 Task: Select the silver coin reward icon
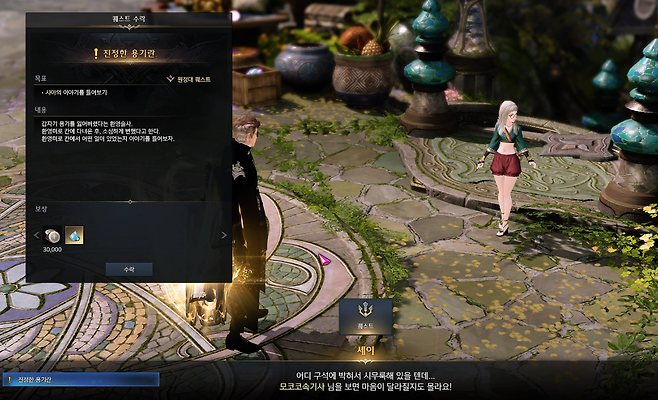coord(53,235)
